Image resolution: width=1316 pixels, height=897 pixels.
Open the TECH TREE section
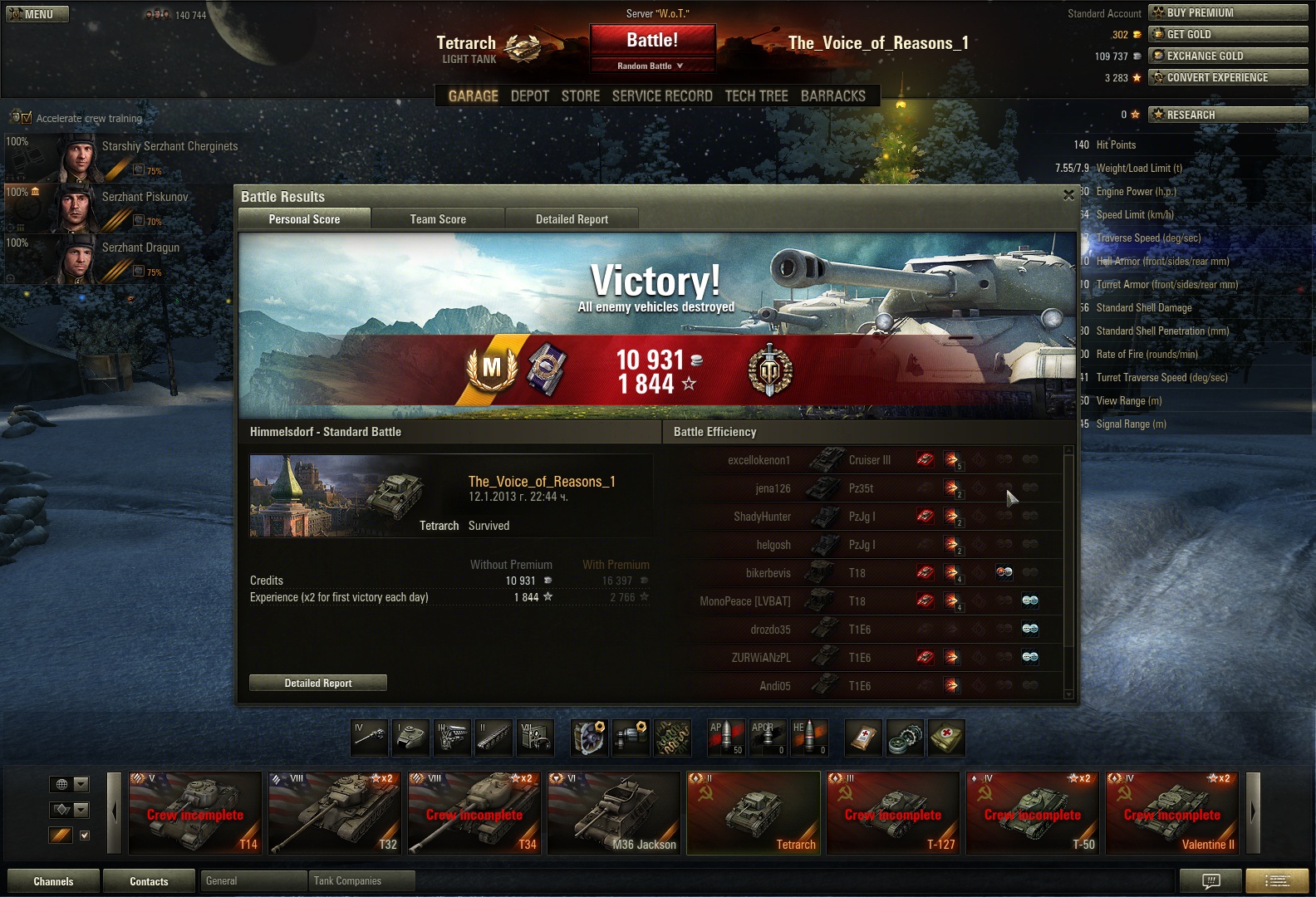click(x=756, y=96)
